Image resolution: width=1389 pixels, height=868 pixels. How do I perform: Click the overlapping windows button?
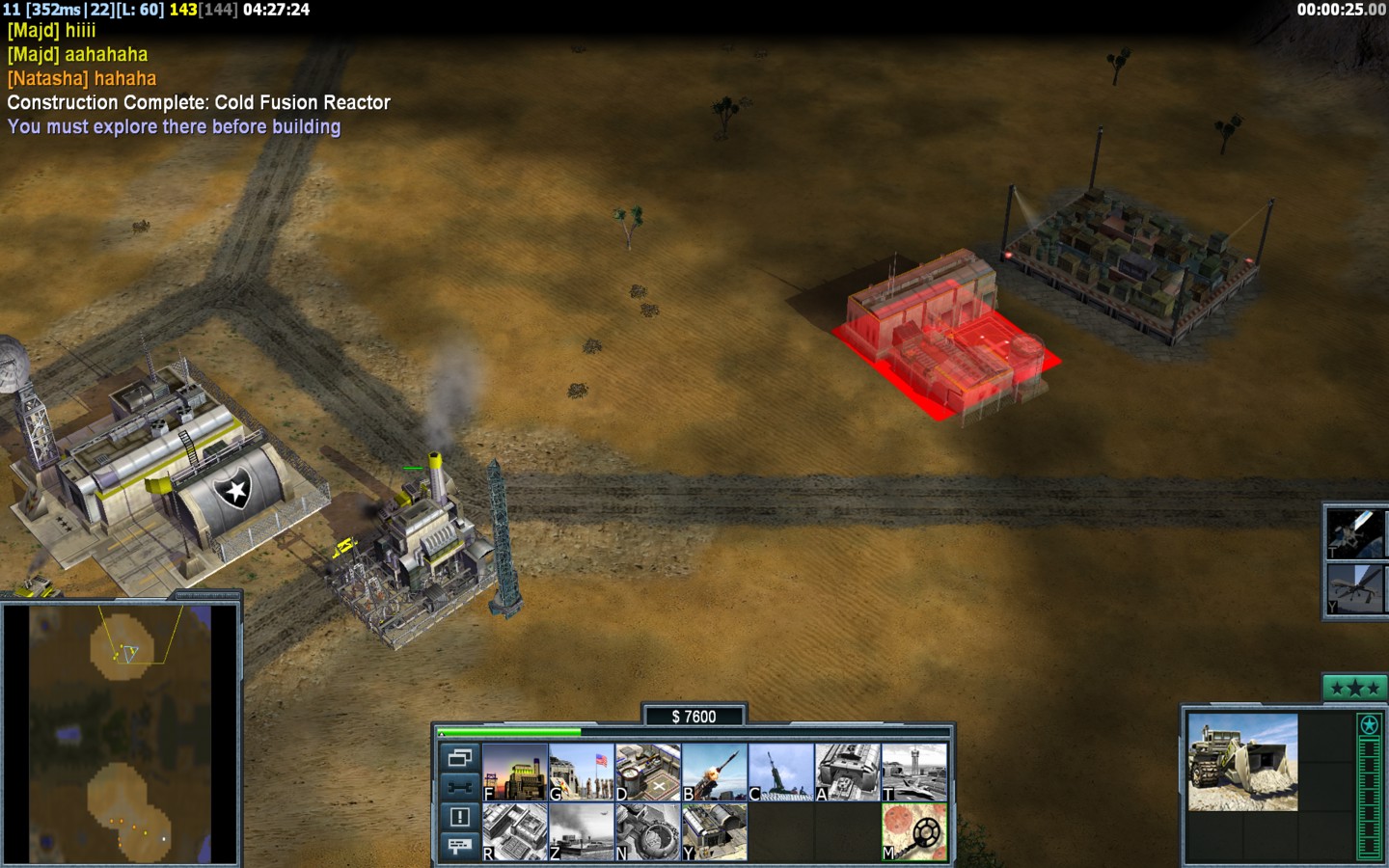(459, 758)
